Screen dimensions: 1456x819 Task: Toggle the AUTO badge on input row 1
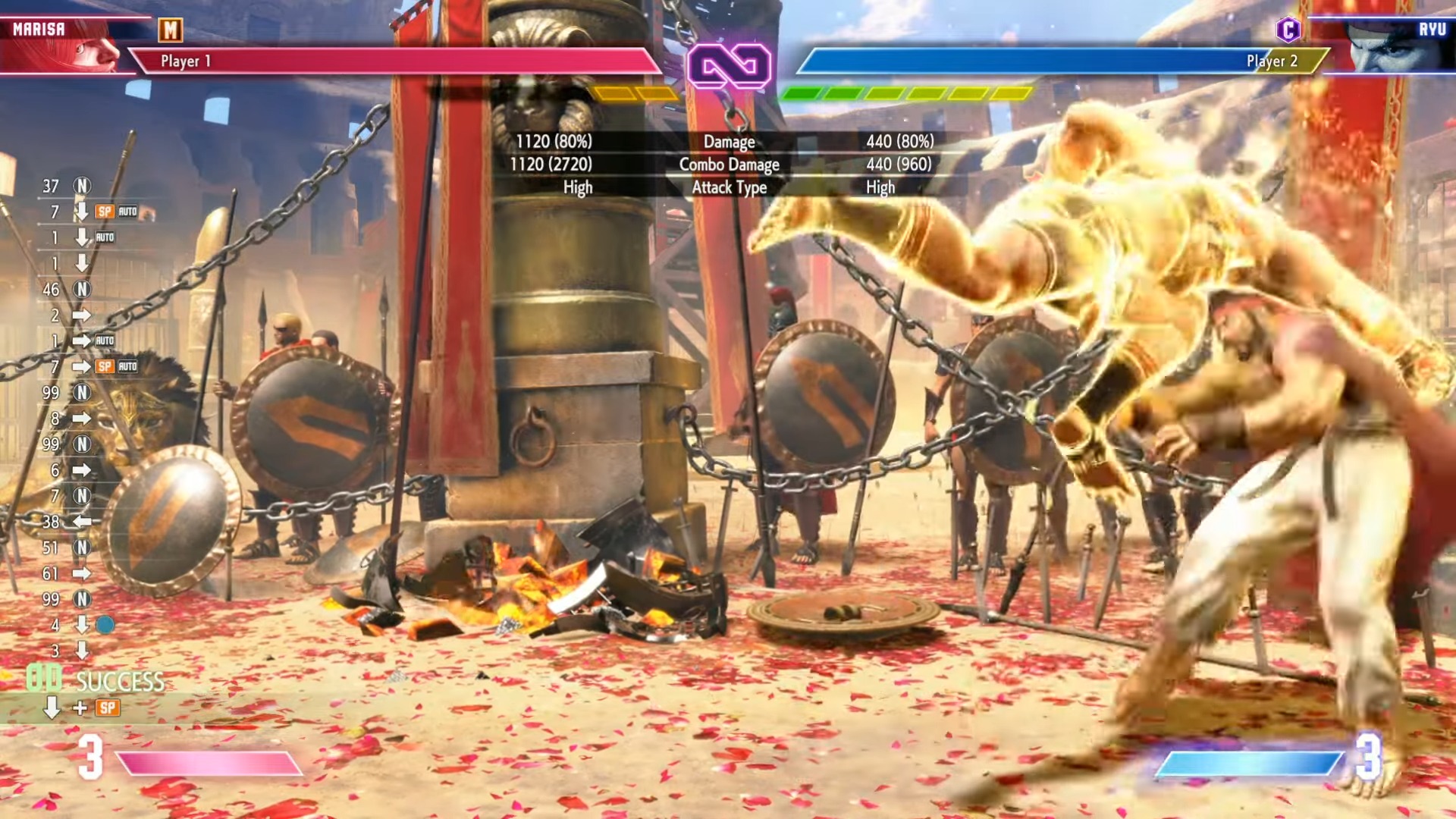tap(106, 237)
